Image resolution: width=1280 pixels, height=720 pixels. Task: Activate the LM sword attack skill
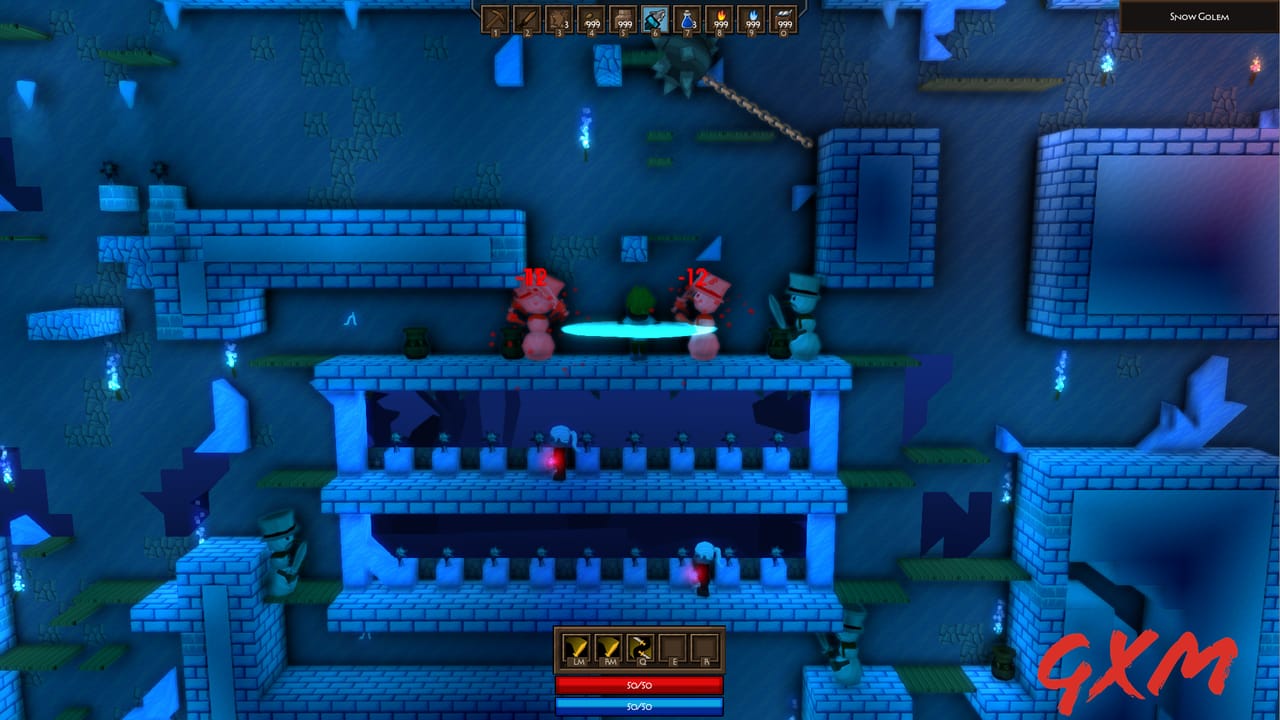[575, 647]
